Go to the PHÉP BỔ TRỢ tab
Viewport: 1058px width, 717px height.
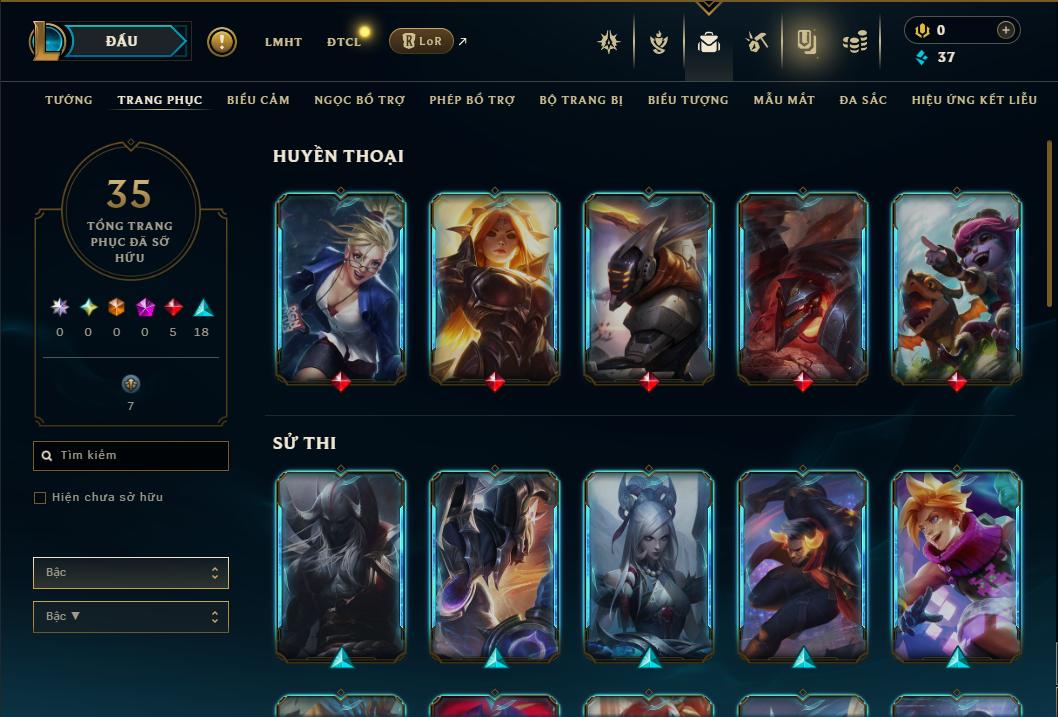(472, 100)
